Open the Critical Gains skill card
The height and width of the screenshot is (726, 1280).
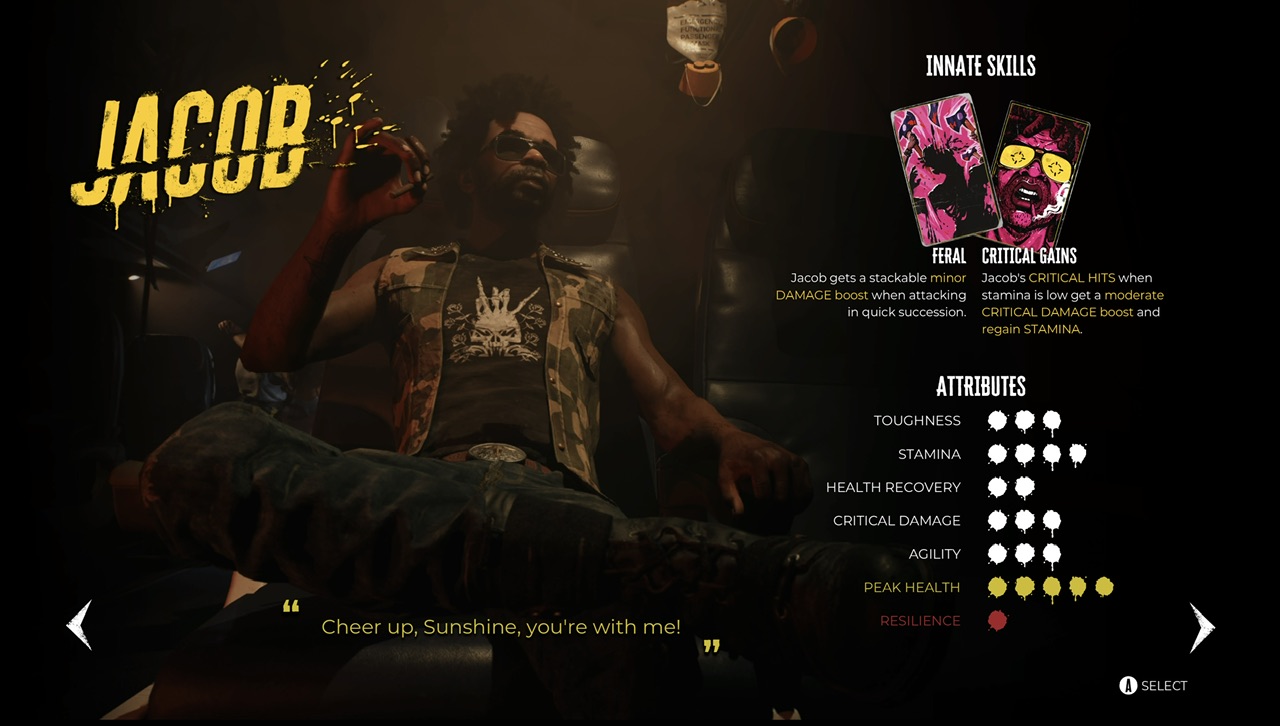[1040, 170]
